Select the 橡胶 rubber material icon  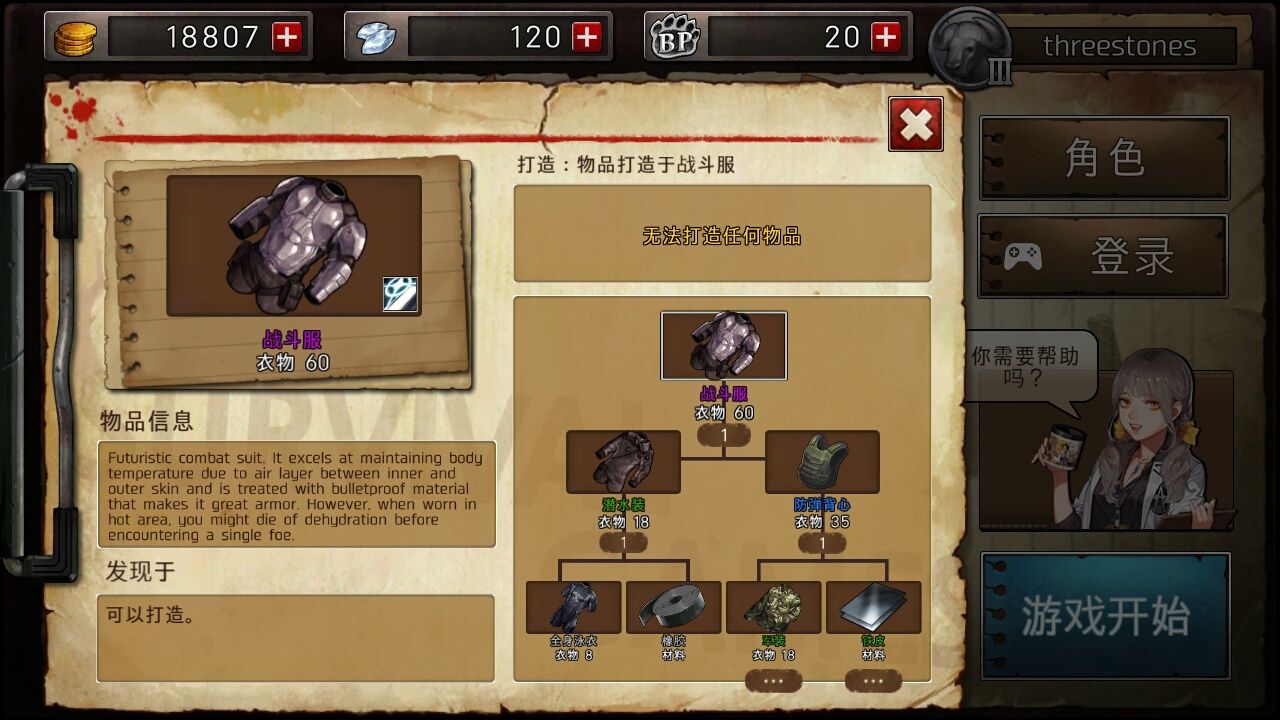point(672,606)
